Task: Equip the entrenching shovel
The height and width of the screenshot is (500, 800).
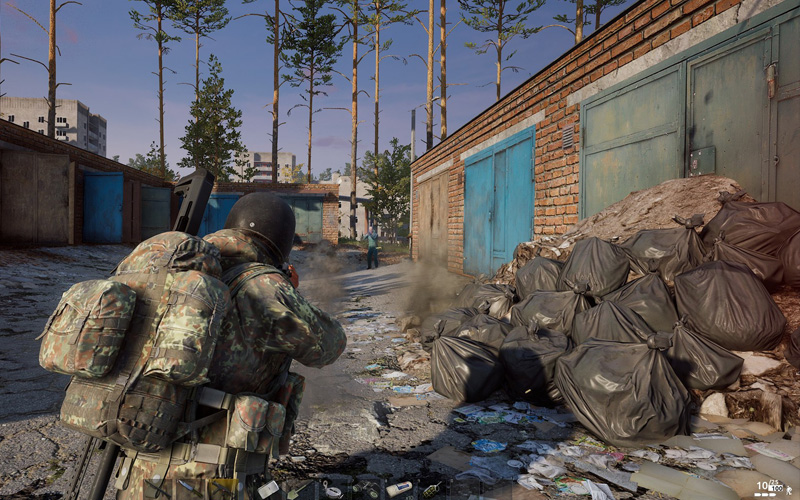Action: click(x=298, y=489)
